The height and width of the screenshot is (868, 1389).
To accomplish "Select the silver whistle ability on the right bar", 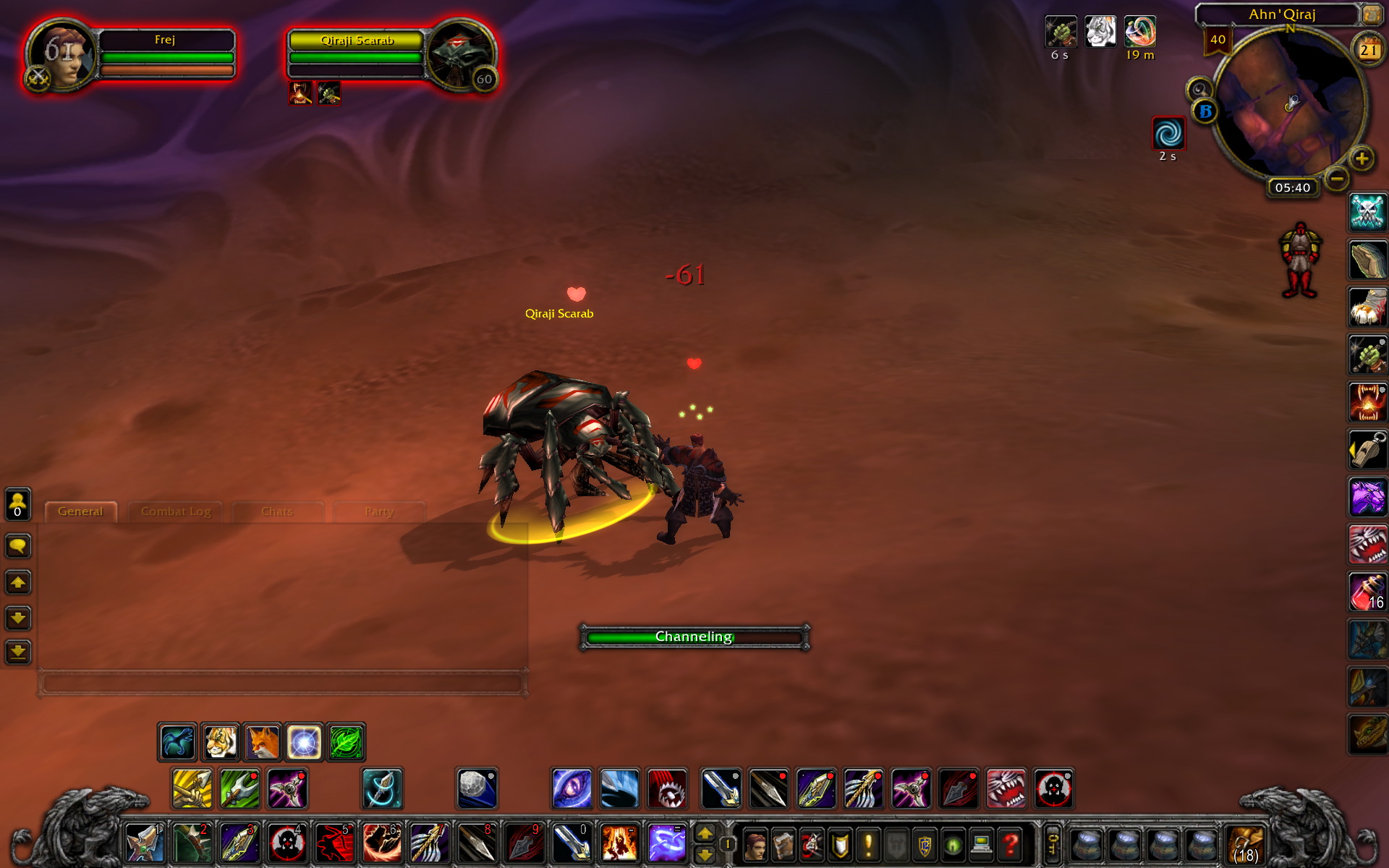I will (x=1367, y=449).
